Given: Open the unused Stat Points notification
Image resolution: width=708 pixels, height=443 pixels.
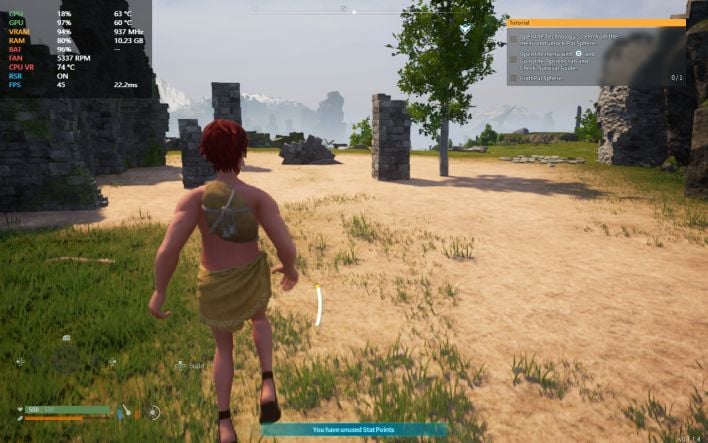Looking at the screenshot, I should pyautogui.click(x=354, y=430).
